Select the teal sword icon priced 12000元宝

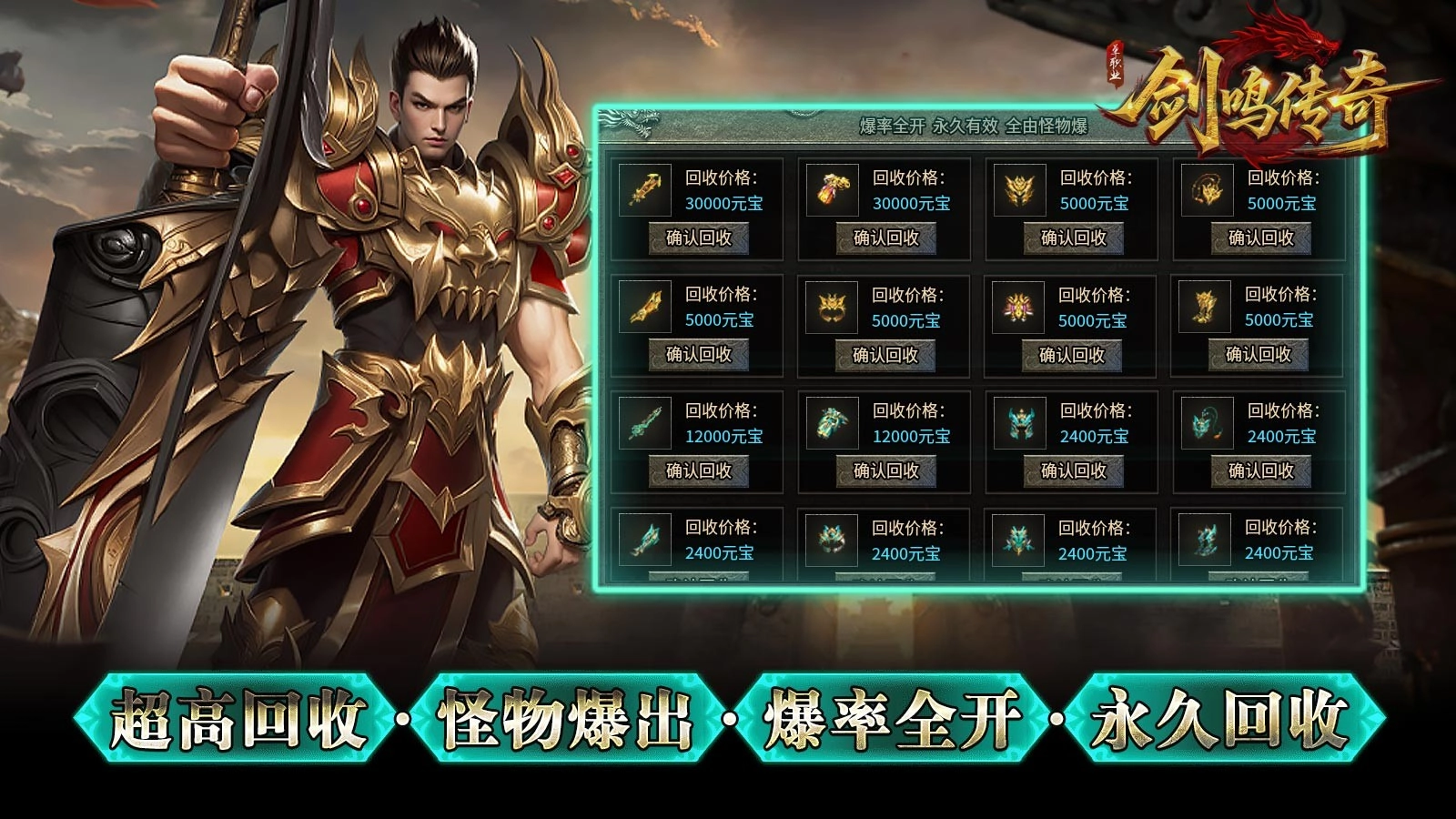642,428
